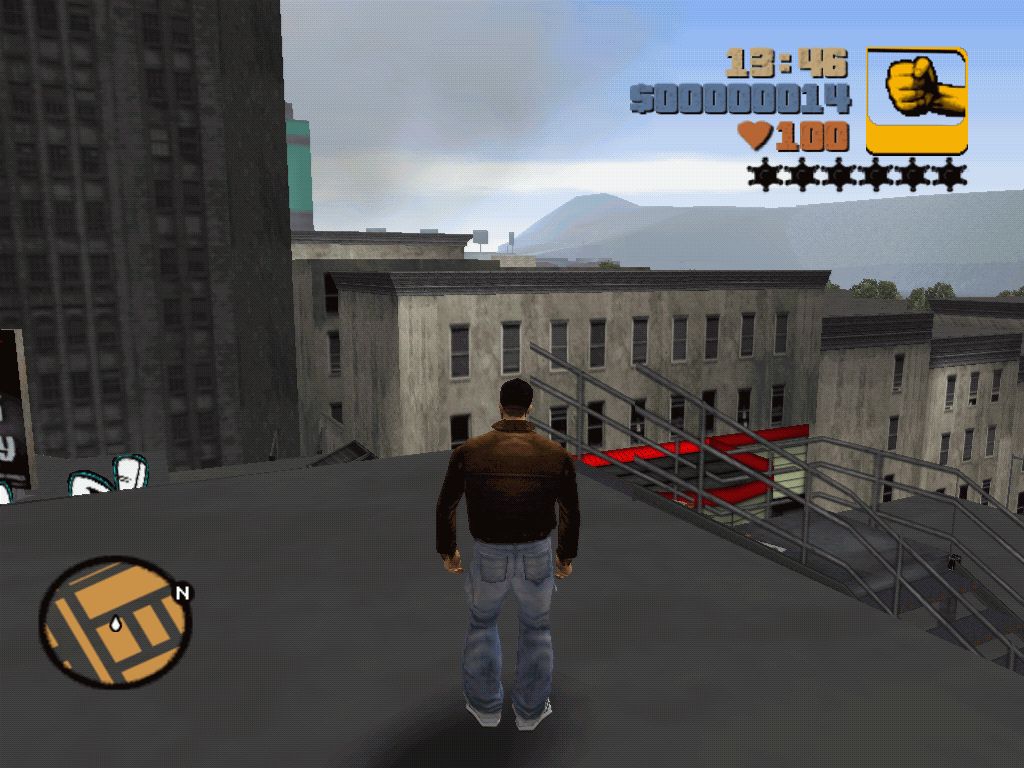This screenshot has height=768, width=1024.
Task: Click the fist weapon icon
Action: tap(916, 100)
